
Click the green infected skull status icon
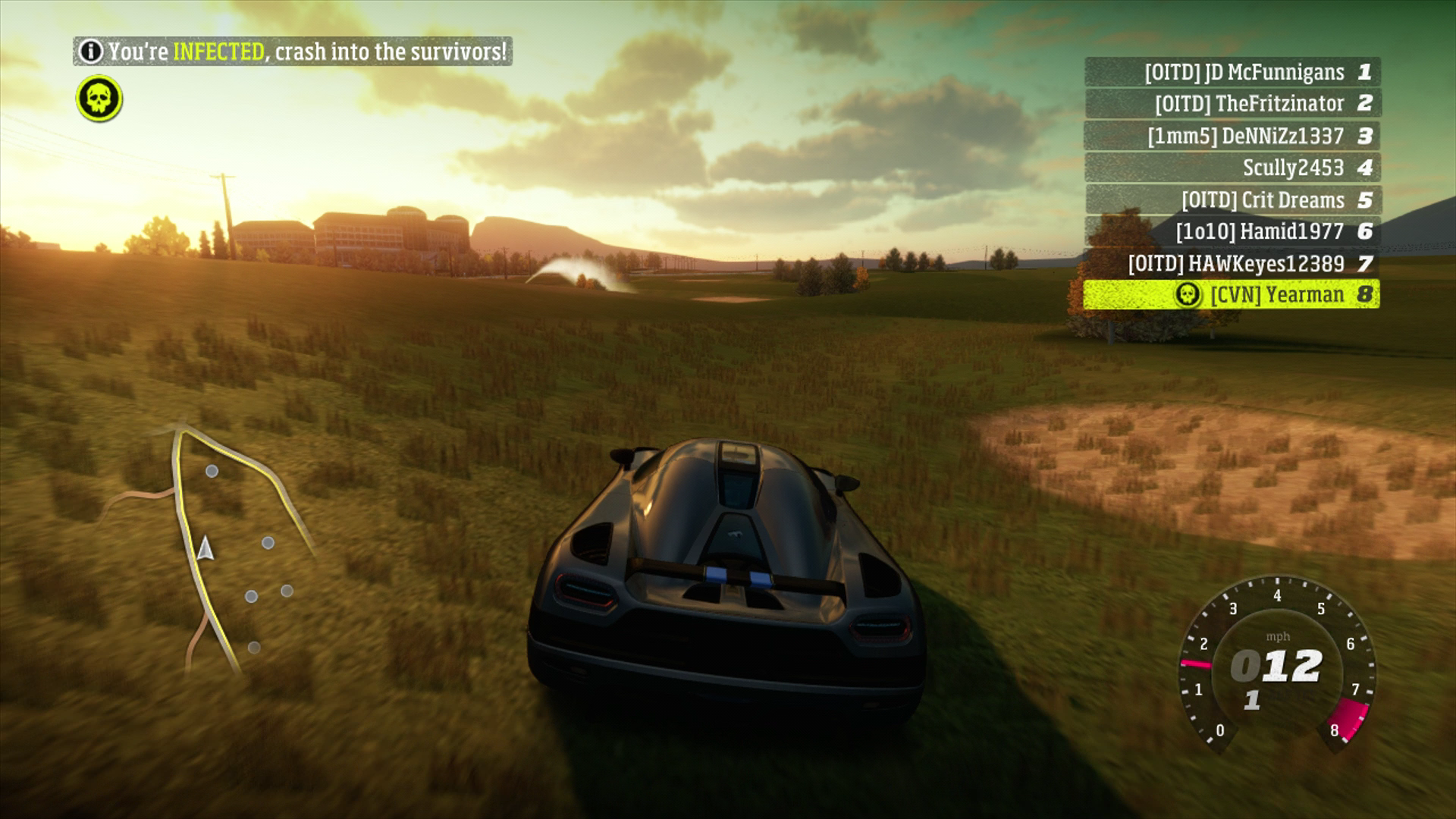(99, 99)
